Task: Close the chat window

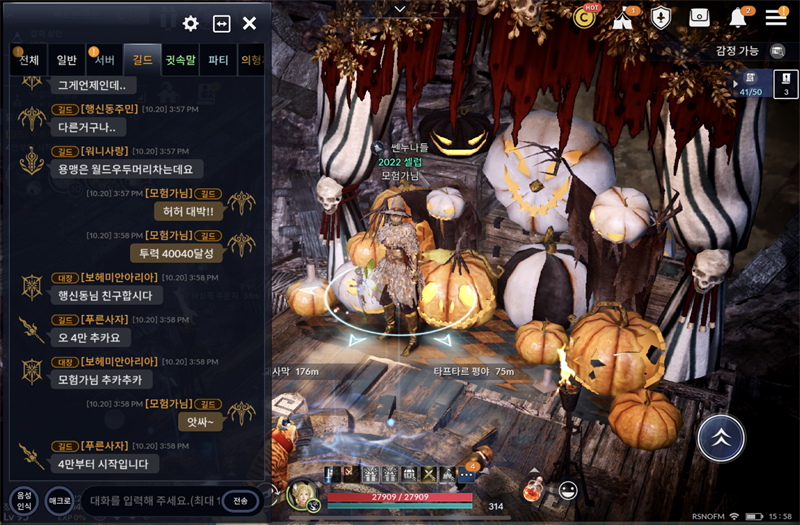Action: click(250, 23)
